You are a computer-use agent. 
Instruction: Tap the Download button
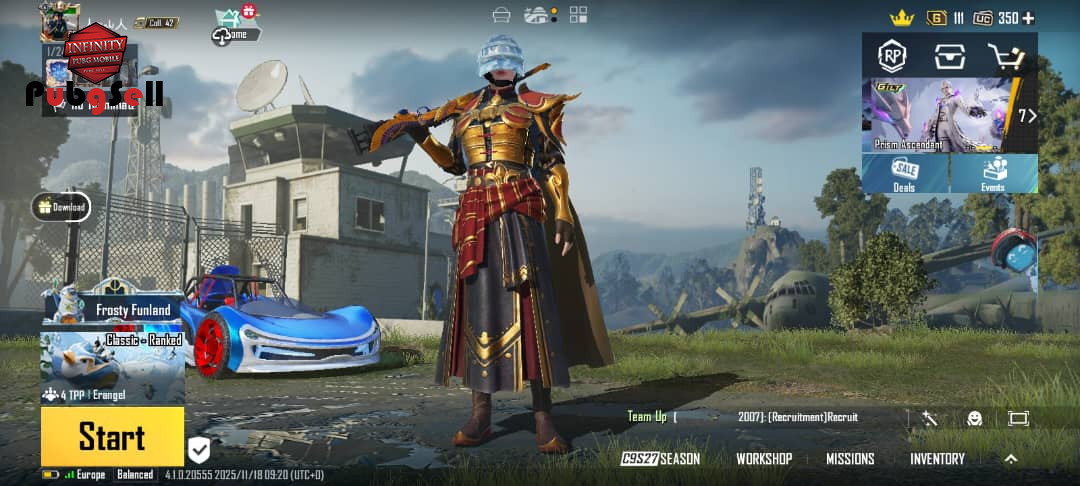point(61,207)
